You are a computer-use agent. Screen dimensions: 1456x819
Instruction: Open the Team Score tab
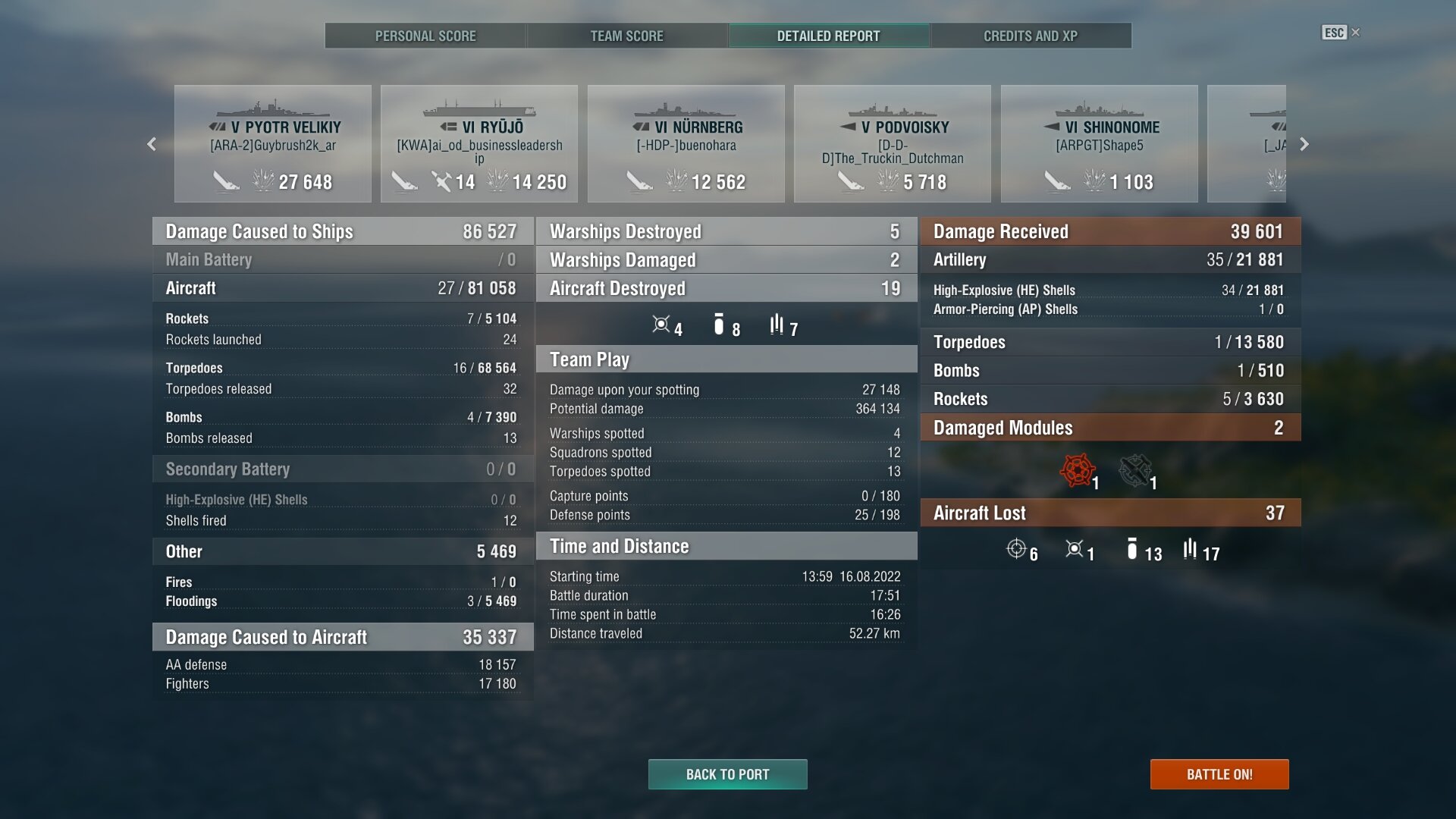626,36
